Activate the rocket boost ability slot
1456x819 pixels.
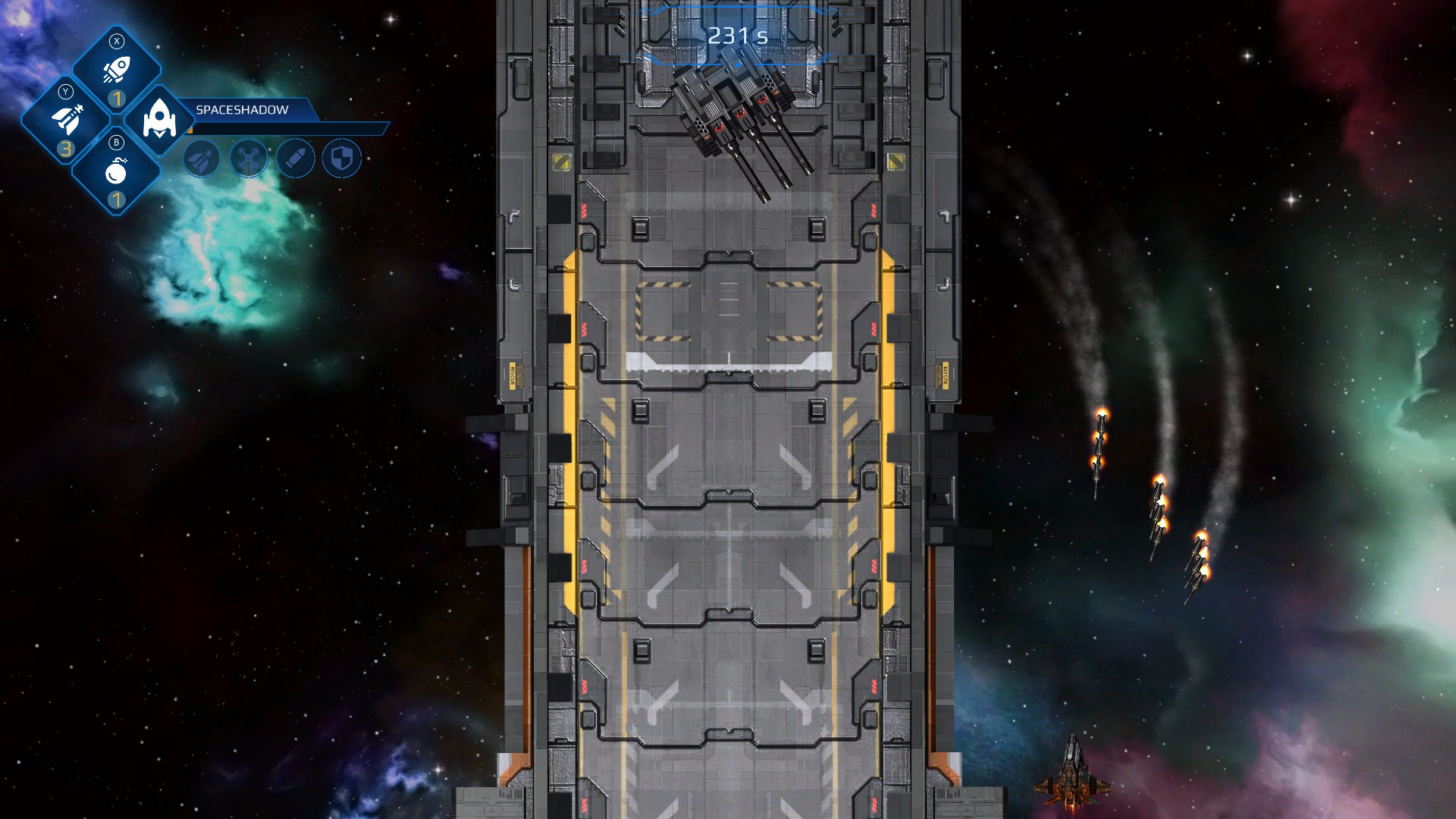[117, 71]
